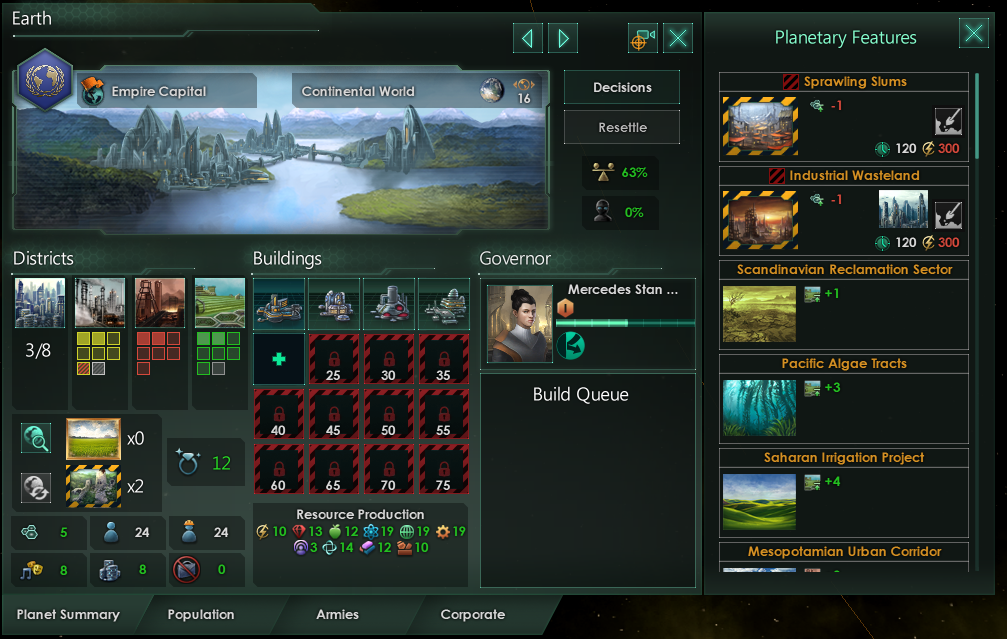Show the Corporate tab

tap(472, 614)
